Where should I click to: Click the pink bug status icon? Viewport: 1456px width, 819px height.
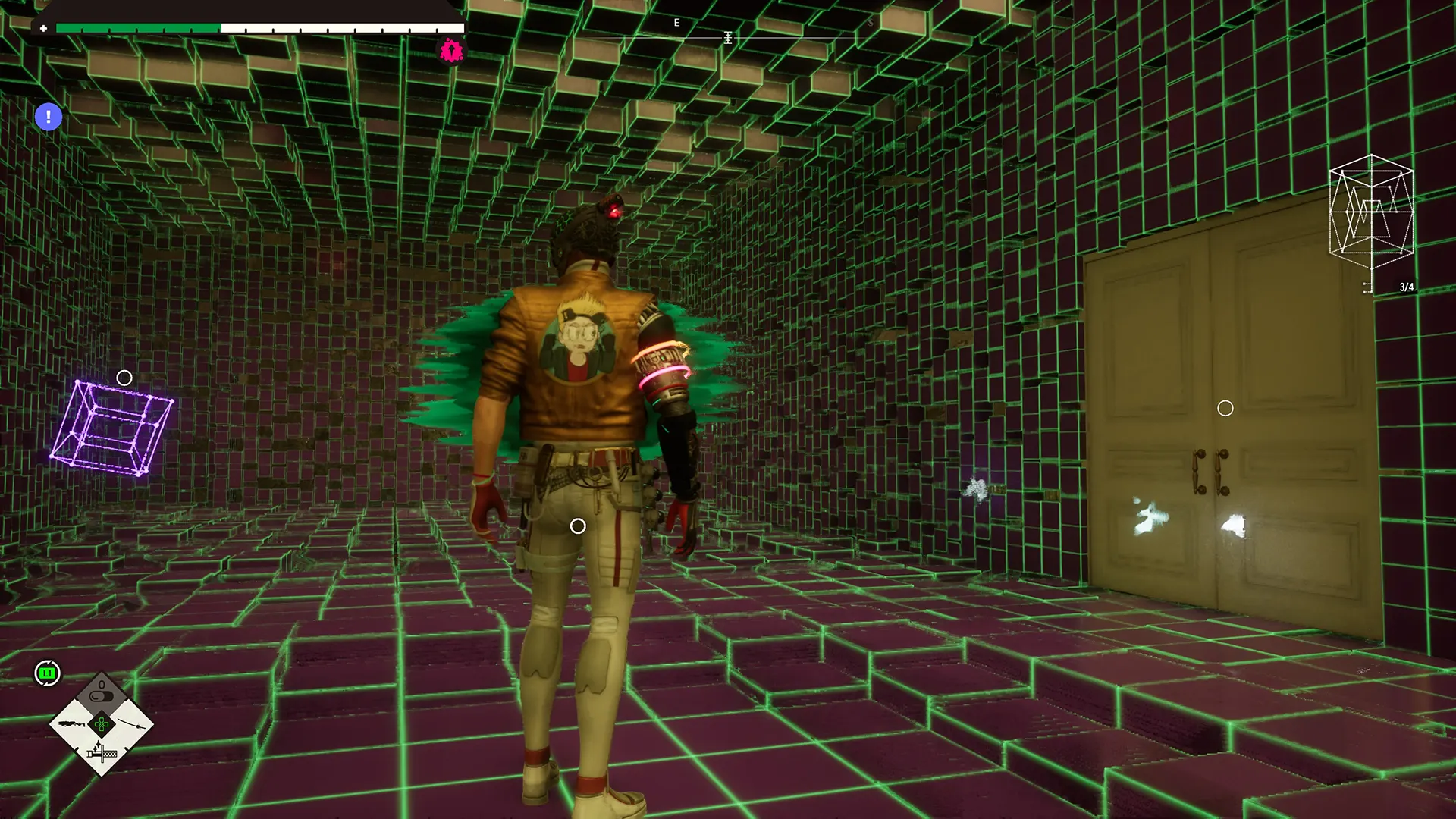tap(451, 51)
